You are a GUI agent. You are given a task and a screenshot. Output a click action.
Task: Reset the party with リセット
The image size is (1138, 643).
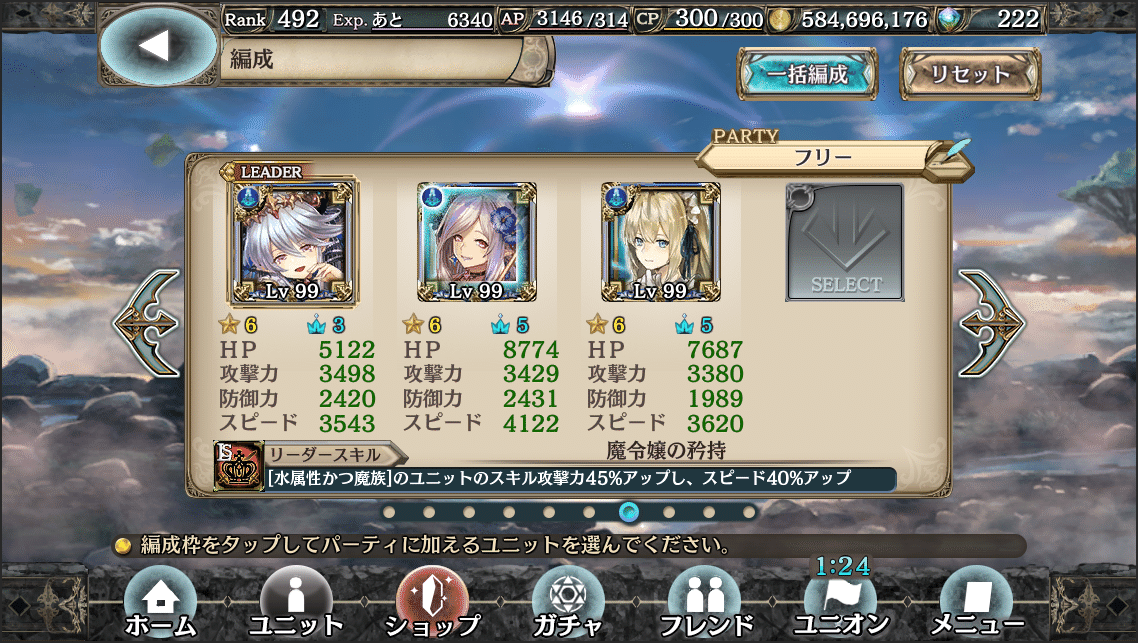[970, 74]
